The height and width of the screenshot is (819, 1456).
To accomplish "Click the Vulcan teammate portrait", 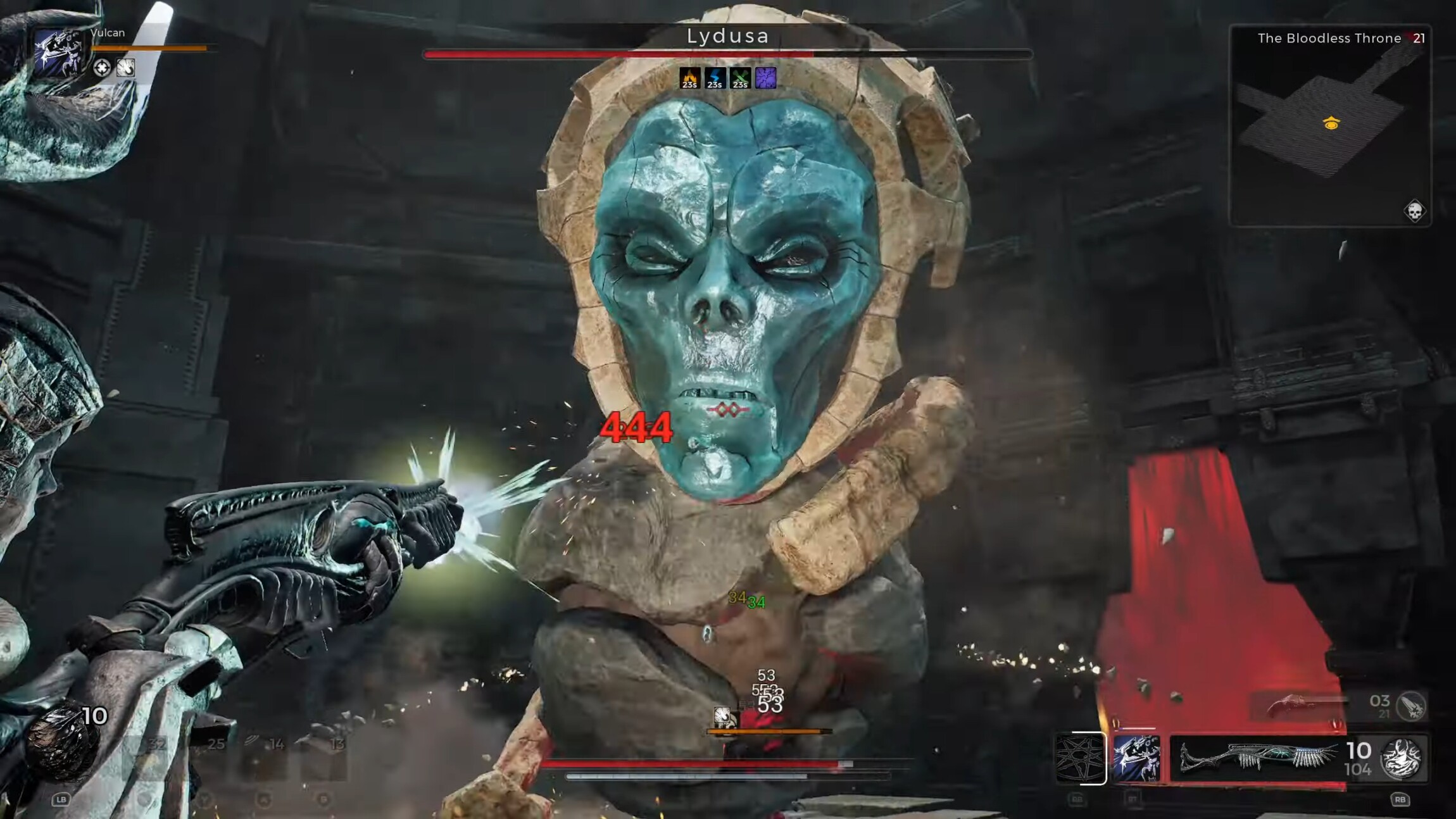I will (x=59, y=53).
